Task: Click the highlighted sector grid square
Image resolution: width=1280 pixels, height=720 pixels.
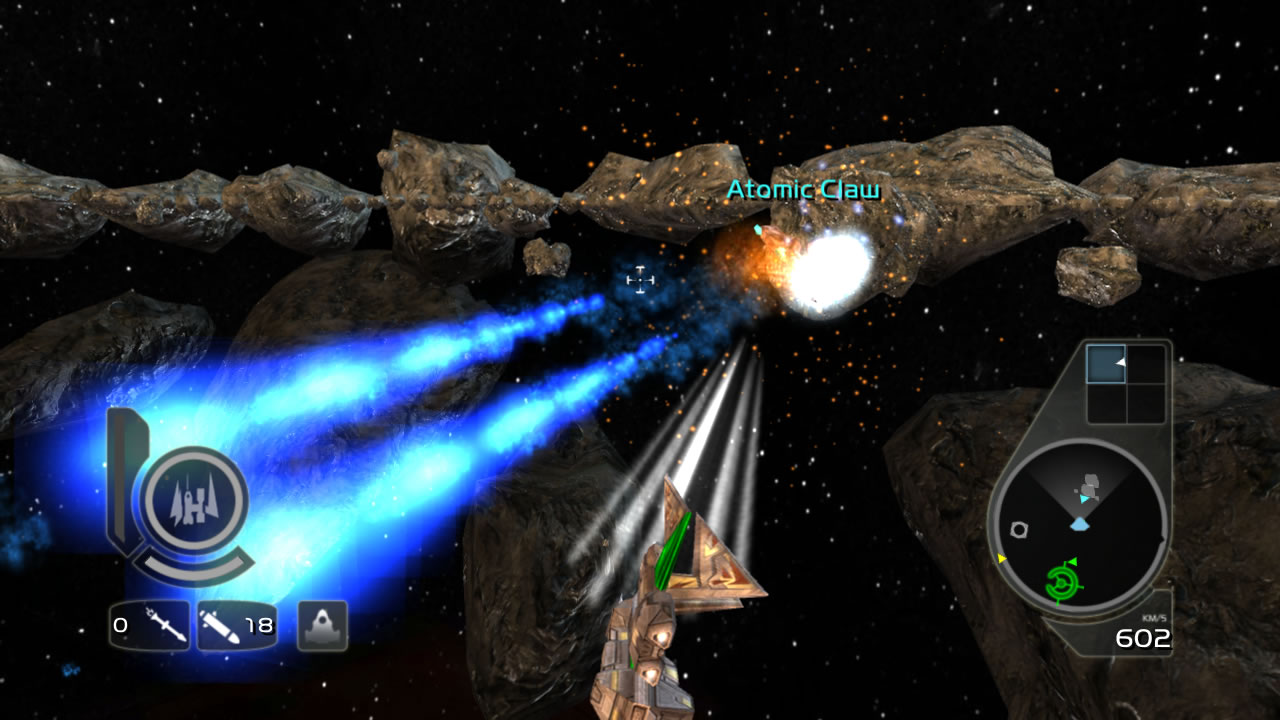Action: [x=1106, y=364]
